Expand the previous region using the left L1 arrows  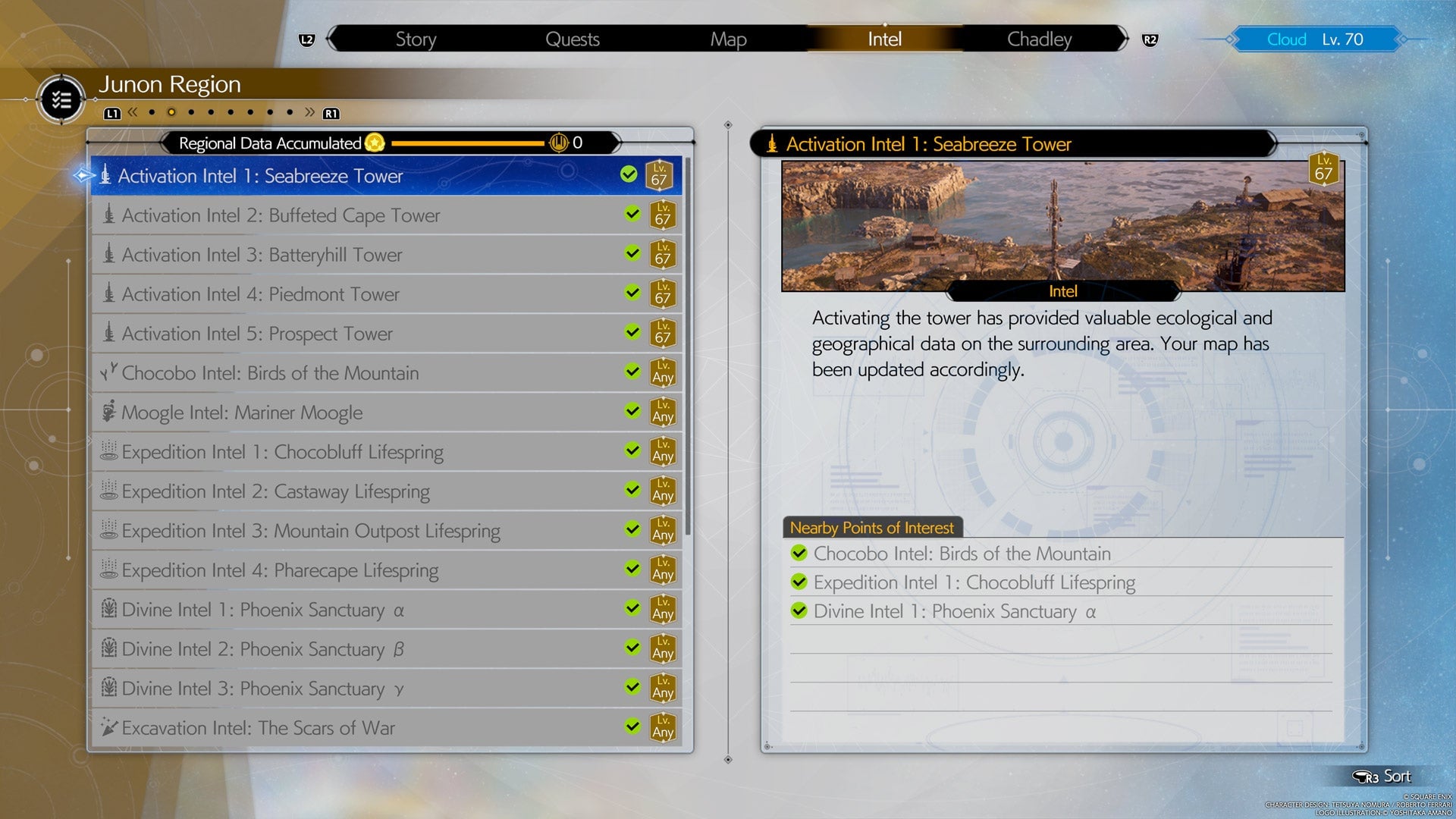[x=133, y=112]
